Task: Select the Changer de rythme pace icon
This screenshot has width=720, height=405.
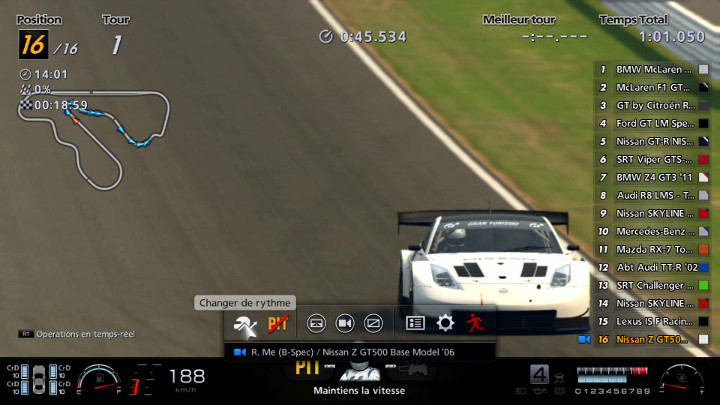Action: pos(245,323)
